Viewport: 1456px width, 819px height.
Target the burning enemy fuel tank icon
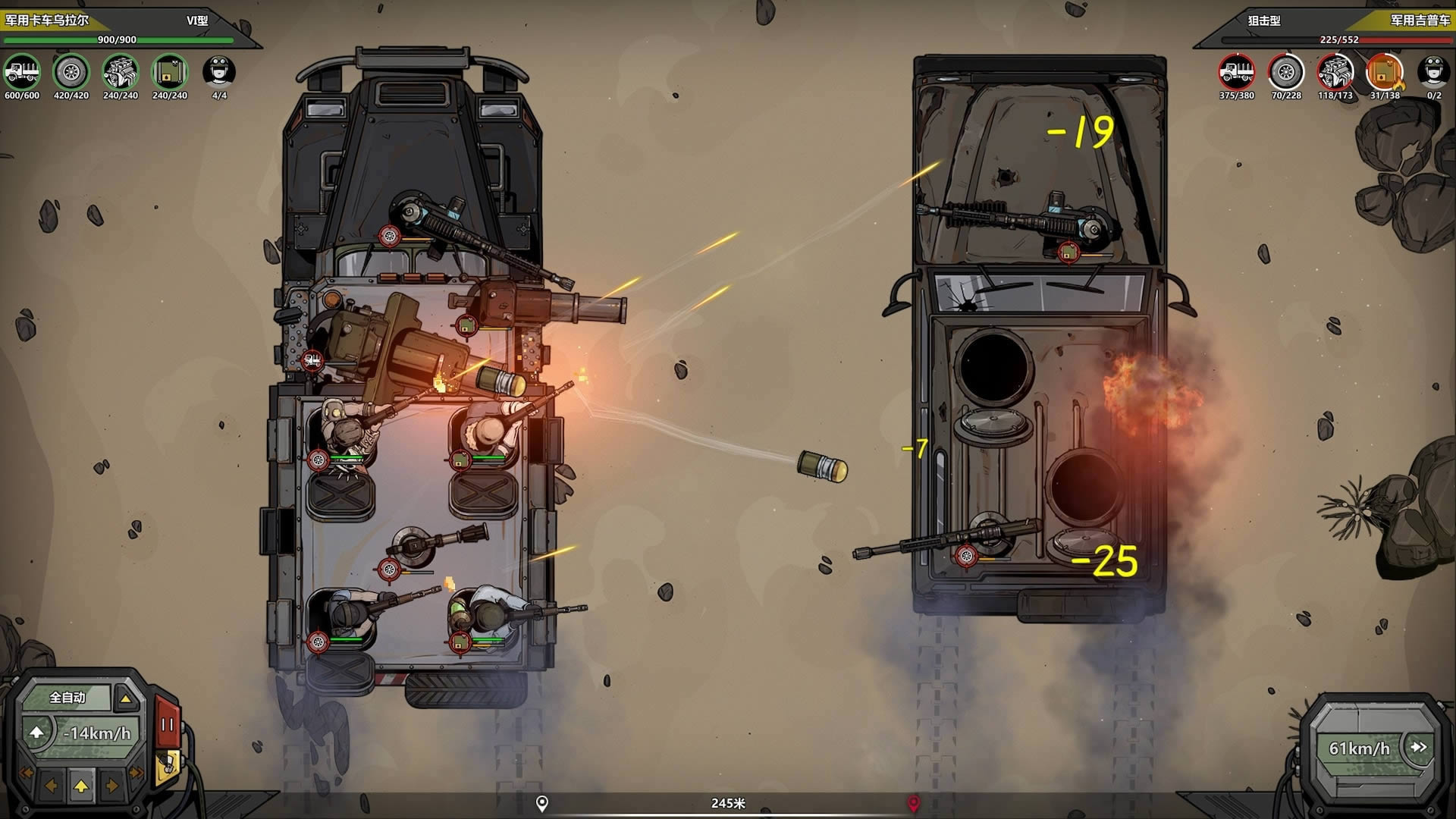[1385, 73]
